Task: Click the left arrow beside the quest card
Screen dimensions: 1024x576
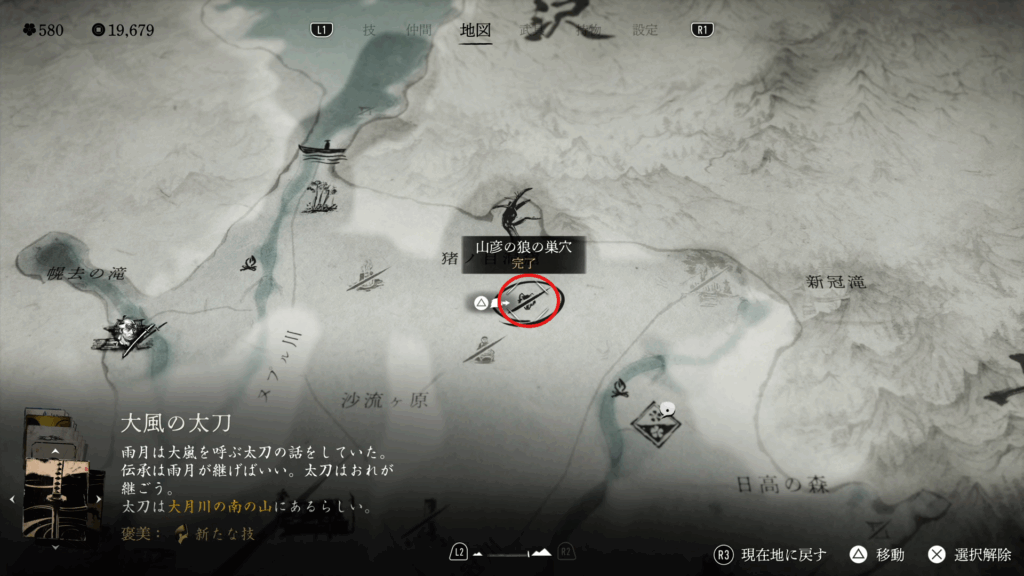Action: (x=11, y=498)
